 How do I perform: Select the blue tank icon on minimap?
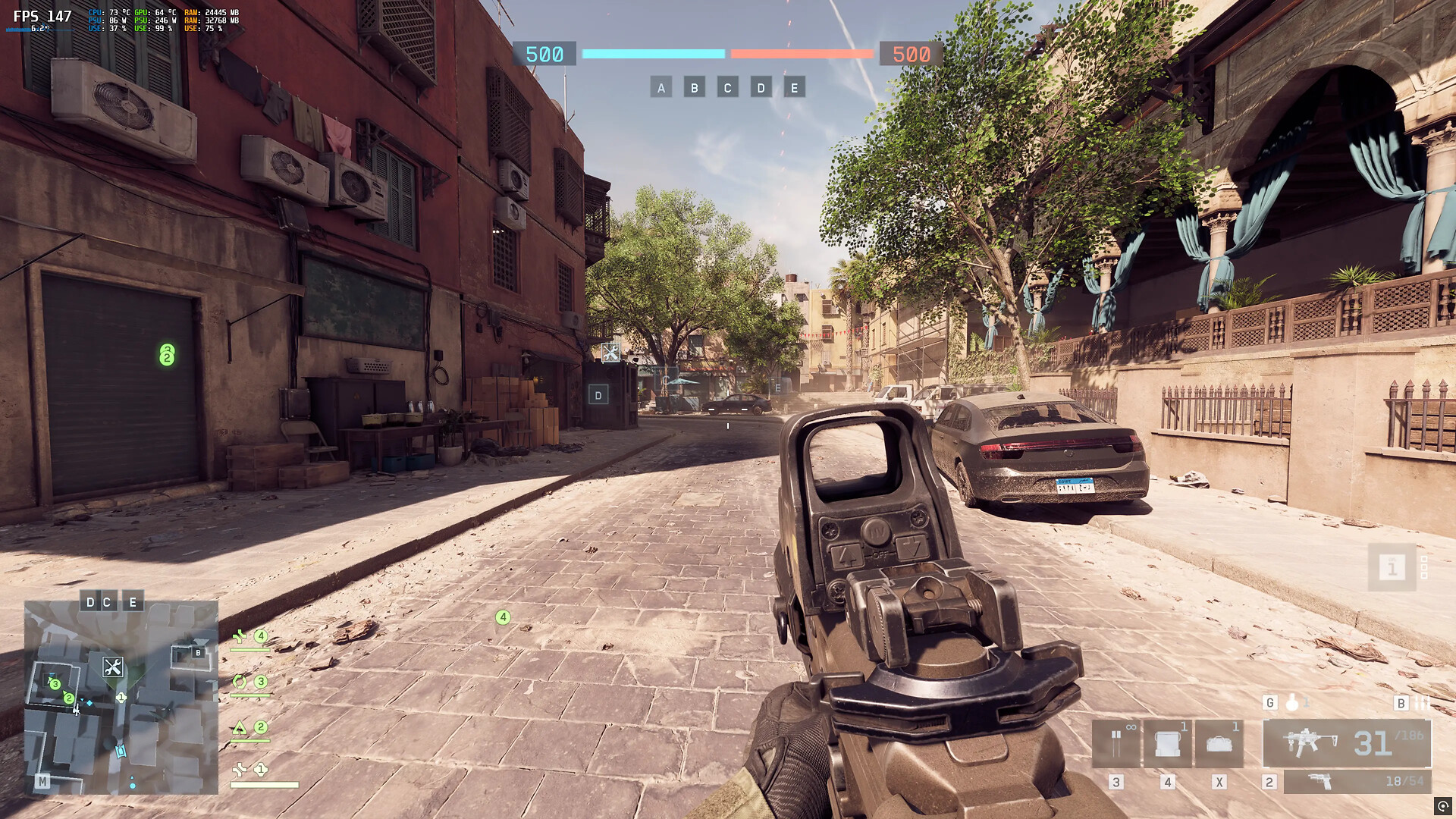(x=121, y=751)
